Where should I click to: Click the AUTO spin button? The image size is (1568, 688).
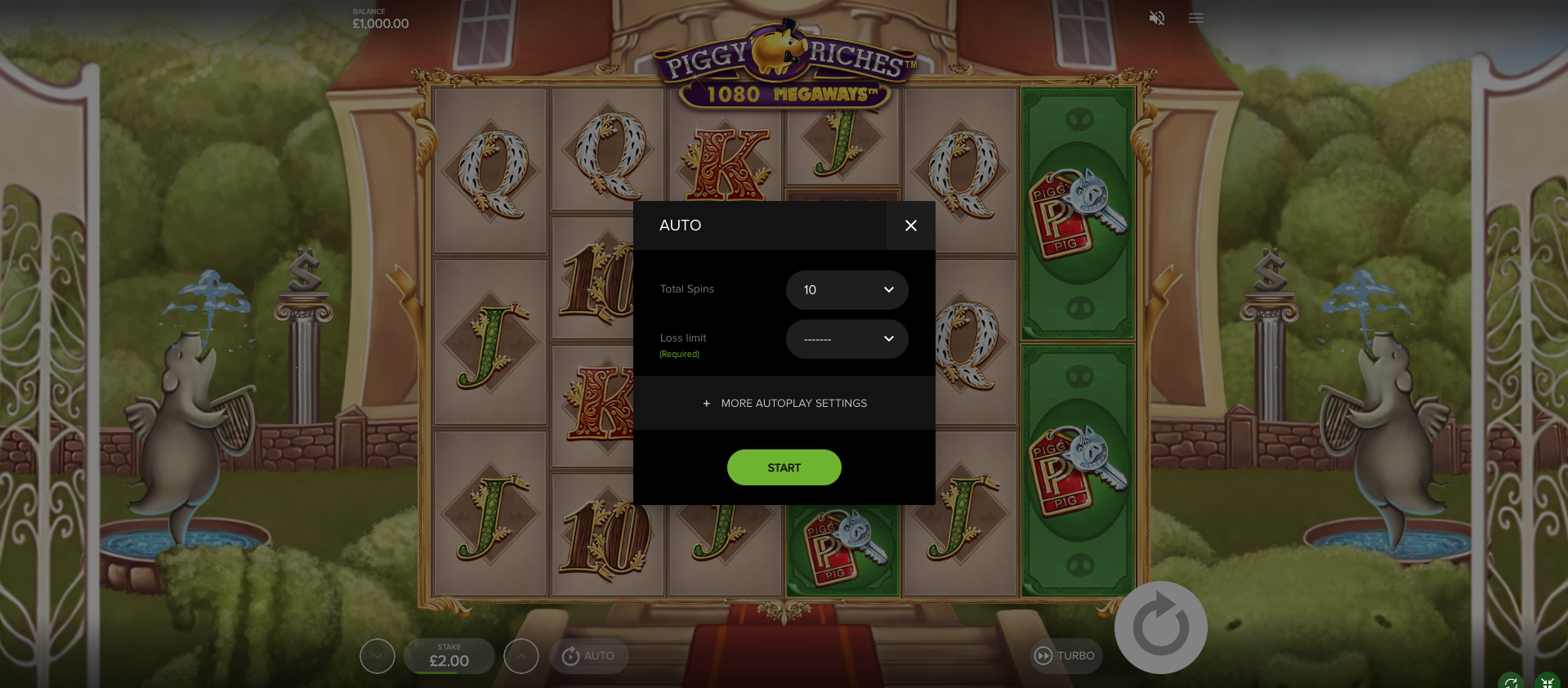(x=588, y=656)
